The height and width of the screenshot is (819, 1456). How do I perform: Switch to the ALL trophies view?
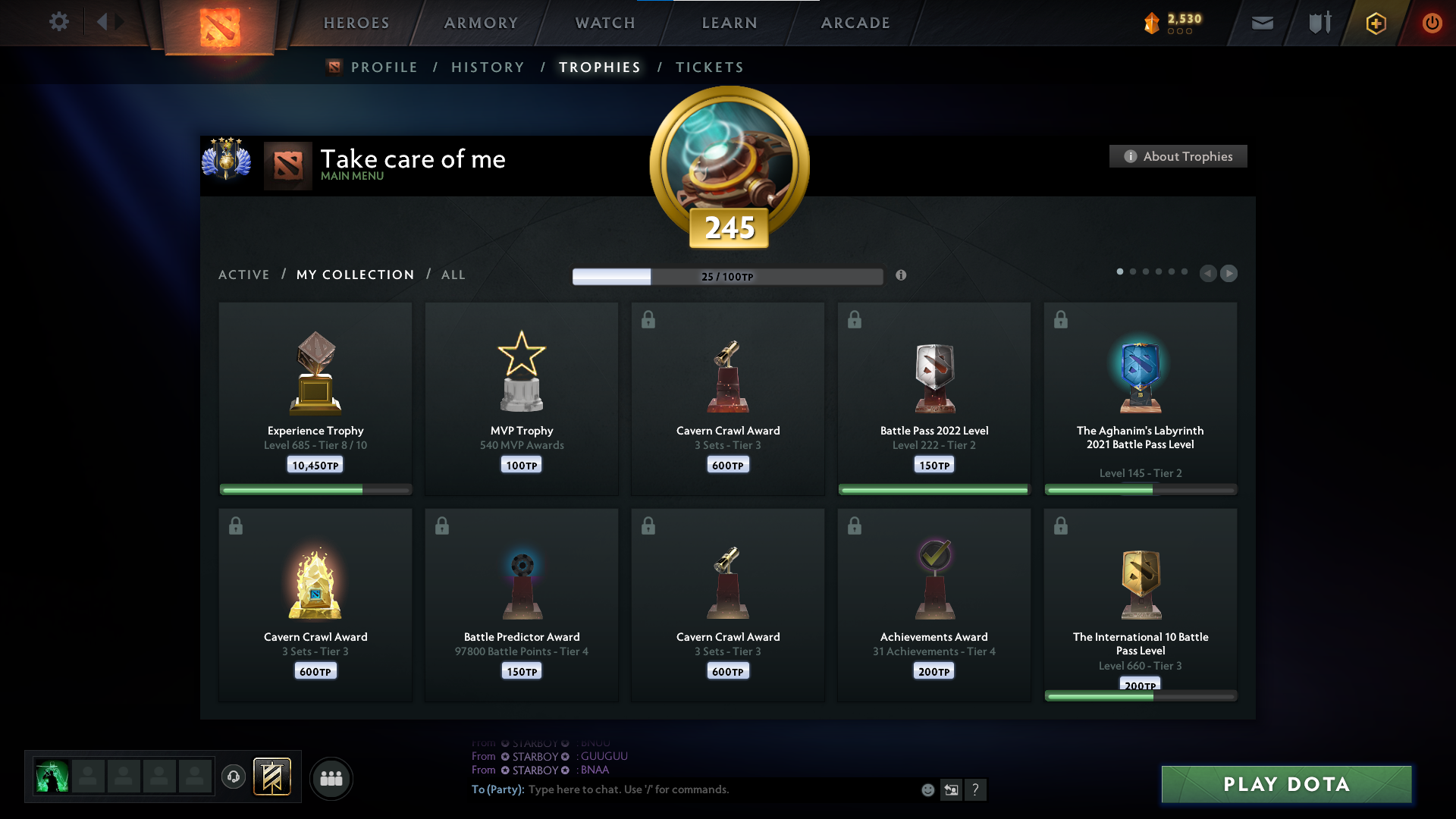[453, 275]
